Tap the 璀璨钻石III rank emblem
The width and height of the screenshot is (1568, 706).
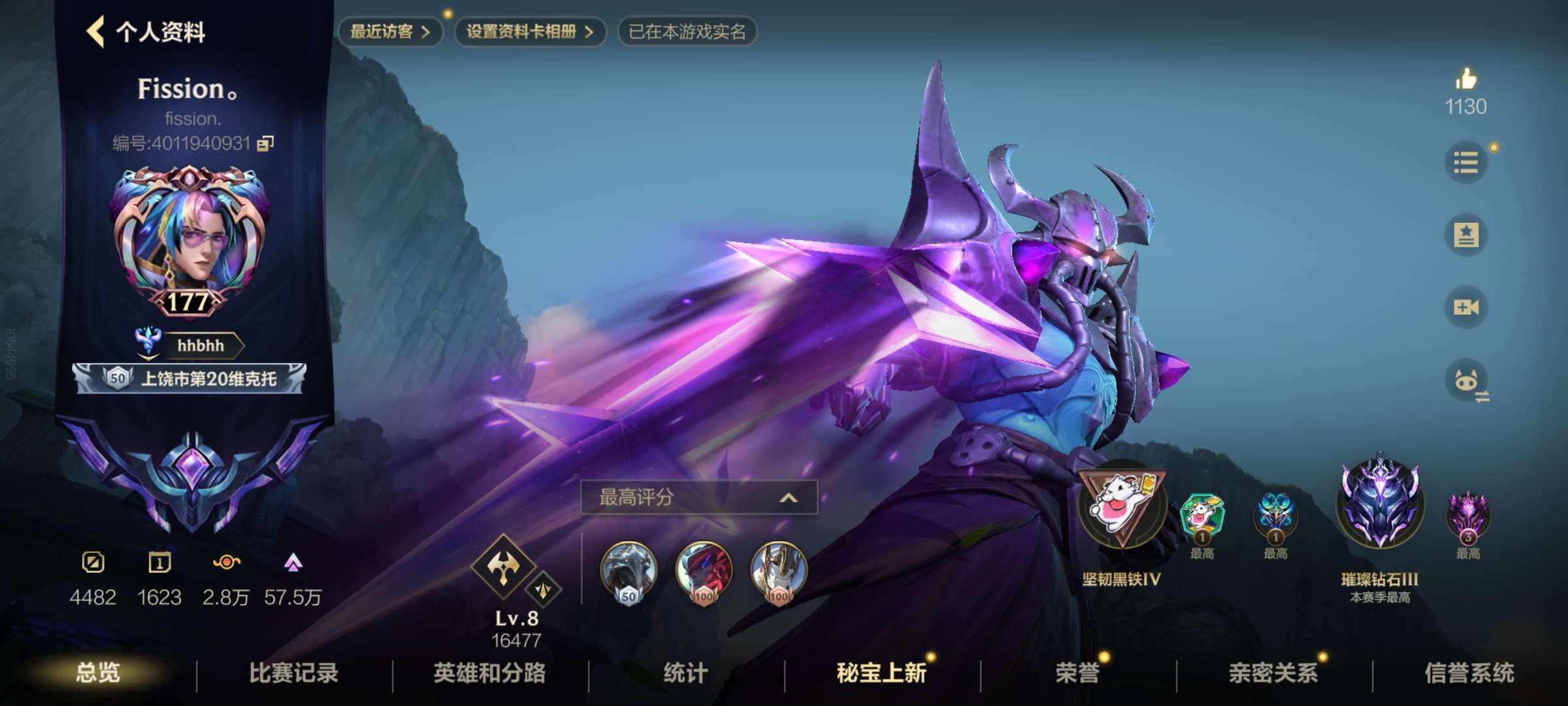(1379, 503)
